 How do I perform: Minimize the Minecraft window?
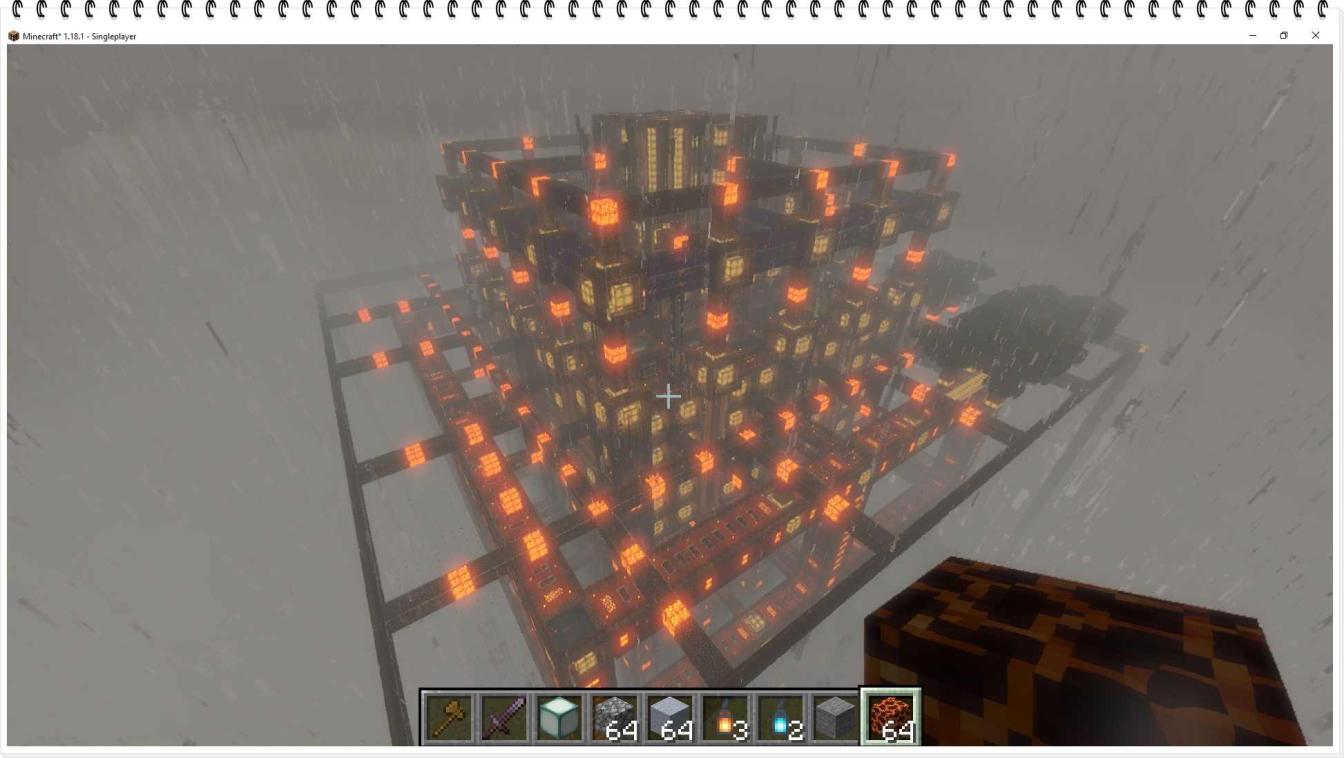pyautogui.click(x=1252, y=36)
